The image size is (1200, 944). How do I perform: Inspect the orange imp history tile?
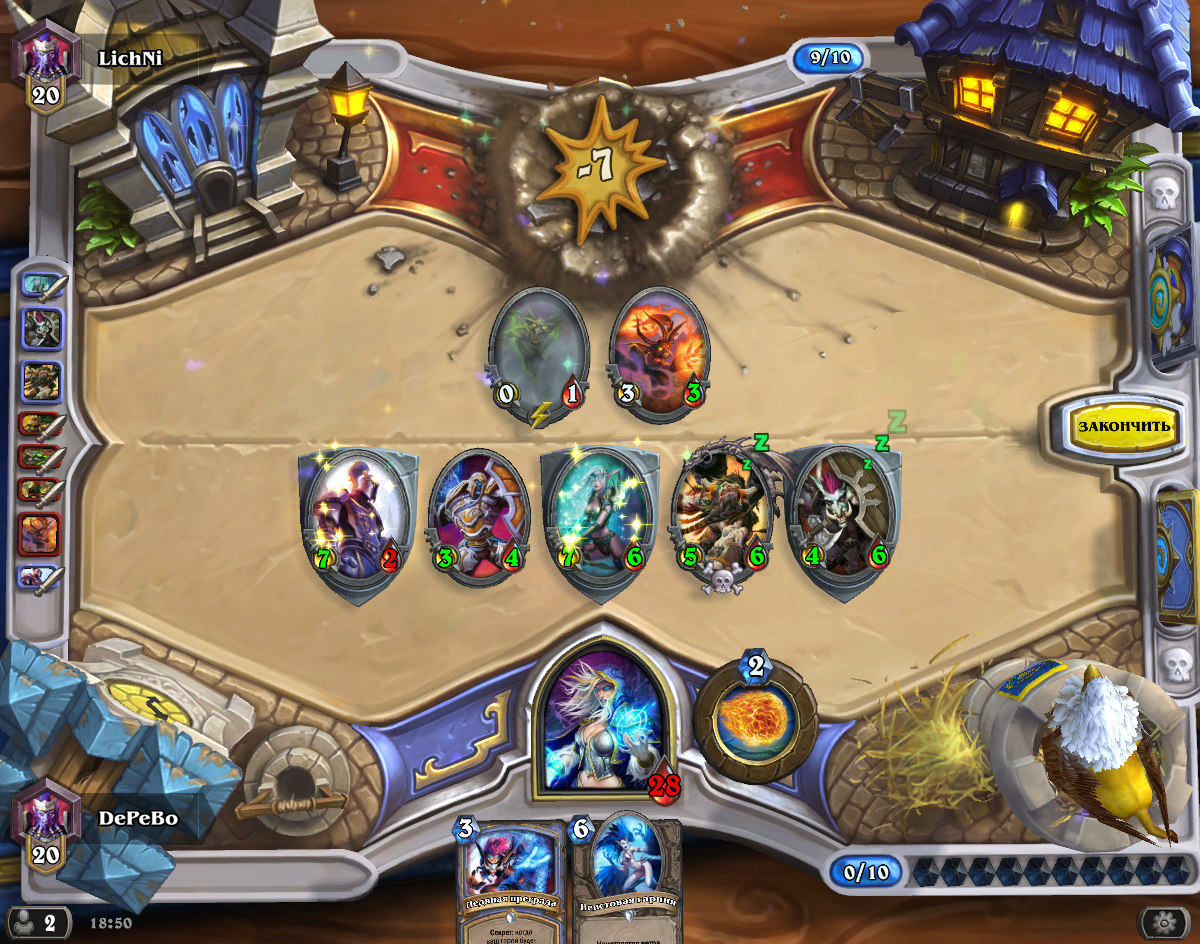coord(41,534)
